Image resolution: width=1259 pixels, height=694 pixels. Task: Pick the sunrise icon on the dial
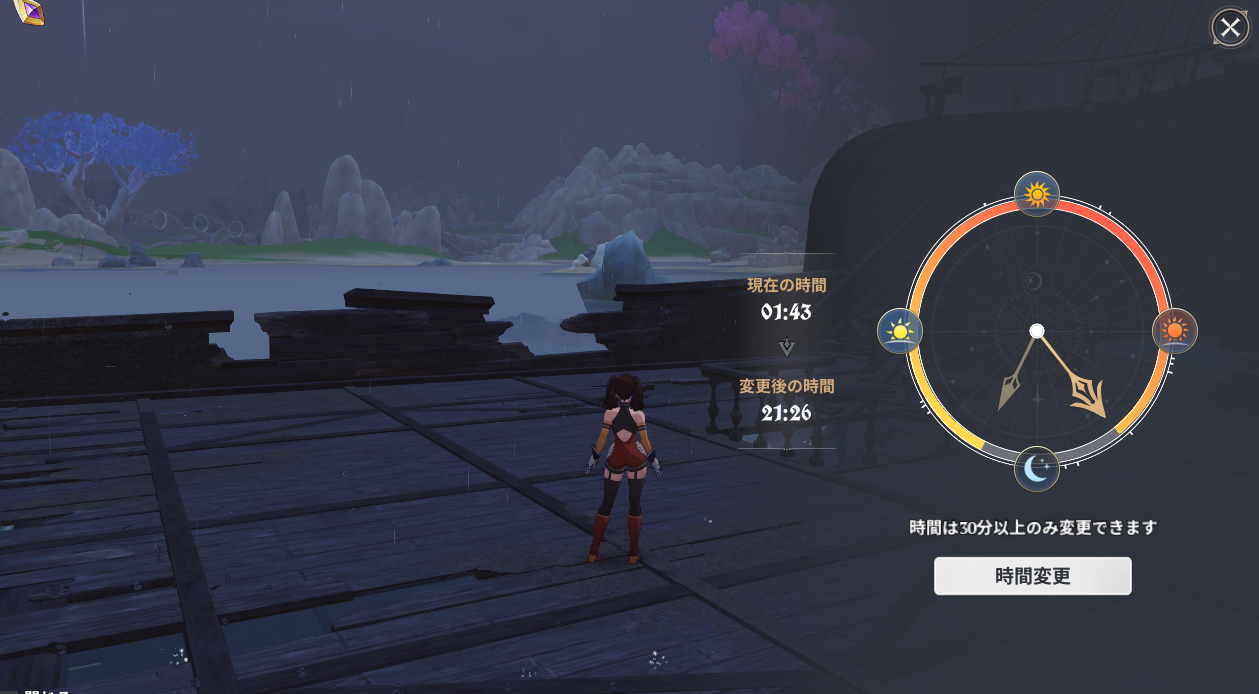pos(899,331)
